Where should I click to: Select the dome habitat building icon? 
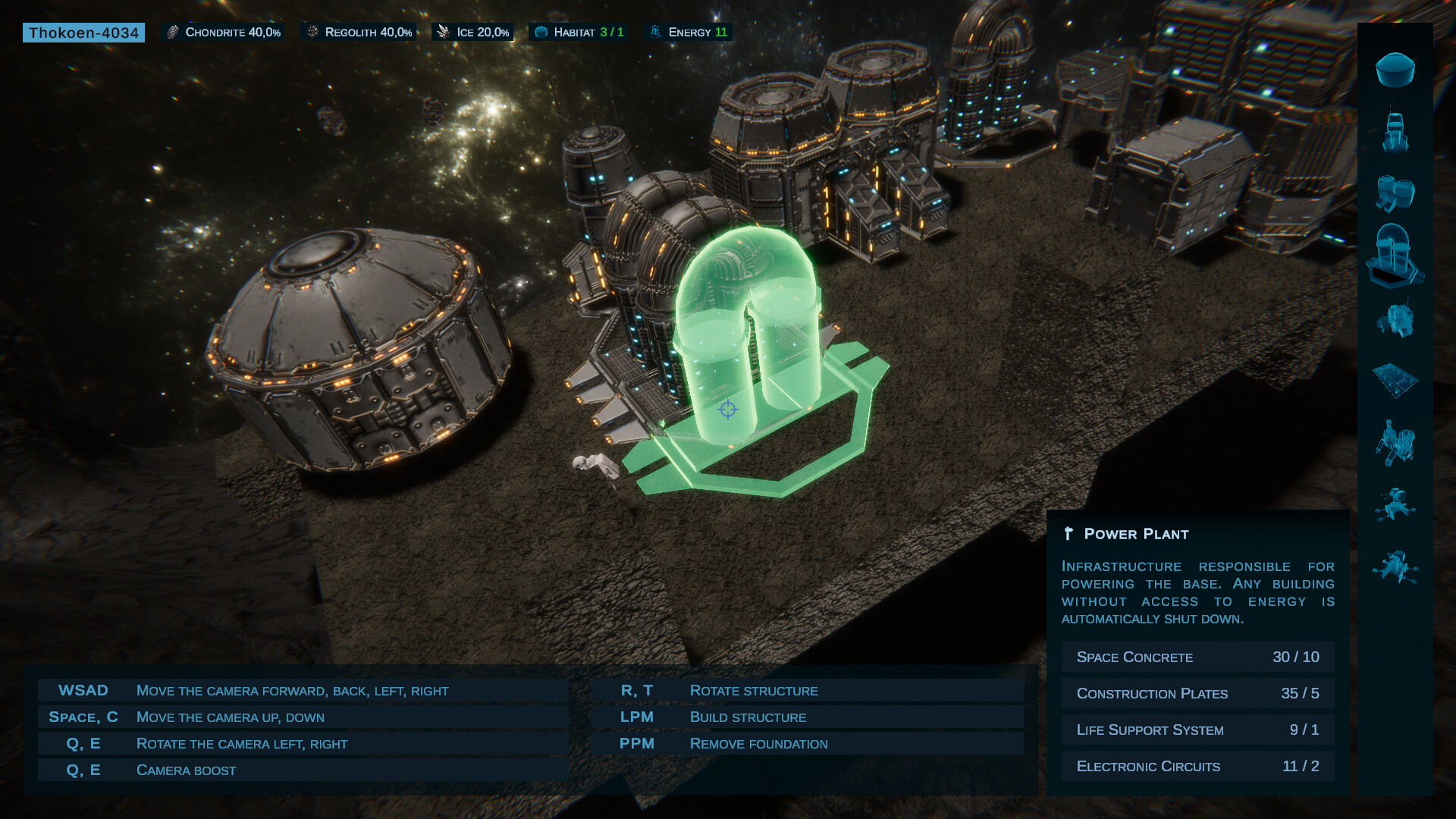coord(1395,70)
